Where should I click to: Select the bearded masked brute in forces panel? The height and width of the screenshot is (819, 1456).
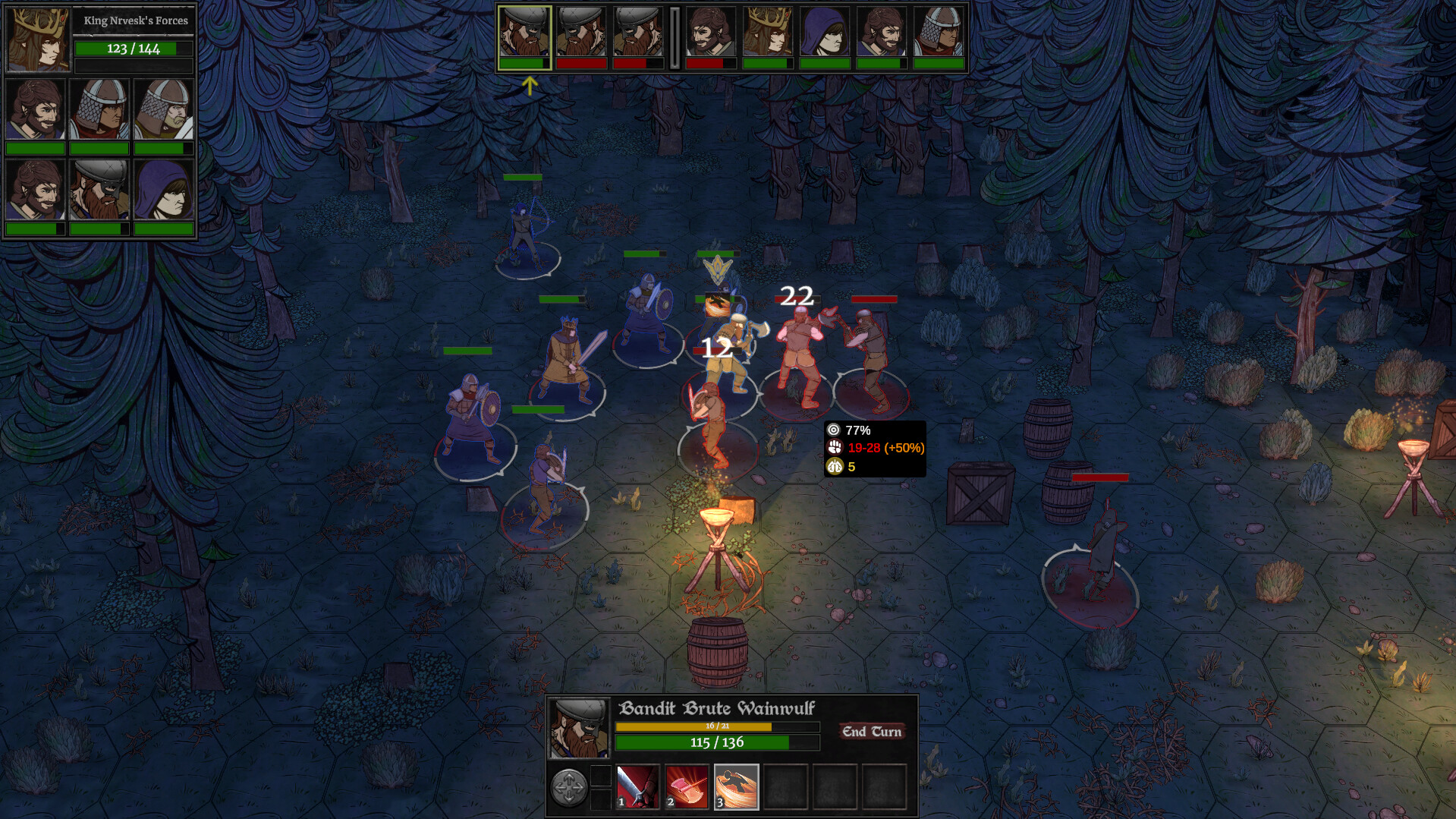[99, 190]
